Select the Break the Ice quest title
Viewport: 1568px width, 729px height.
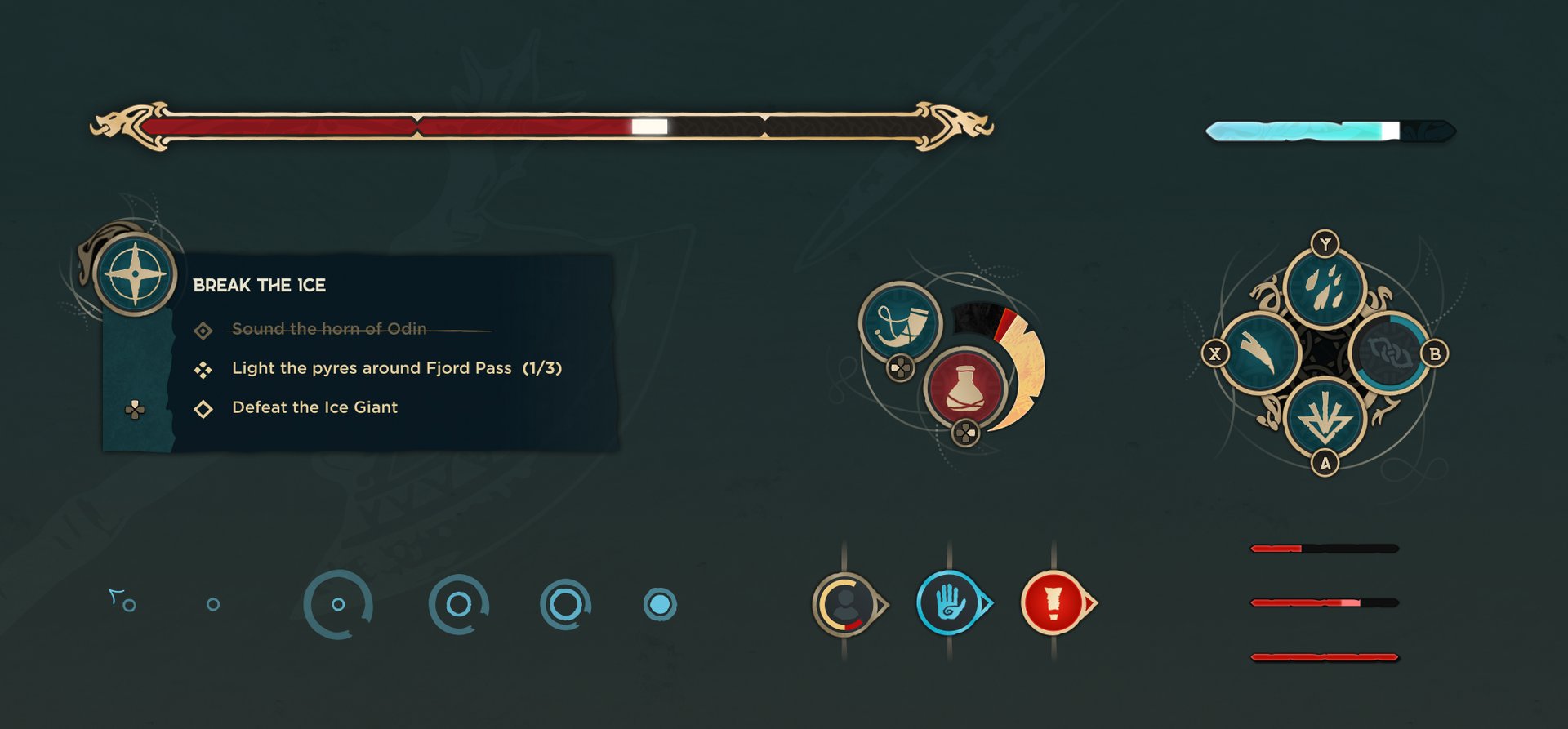[259, 285]
